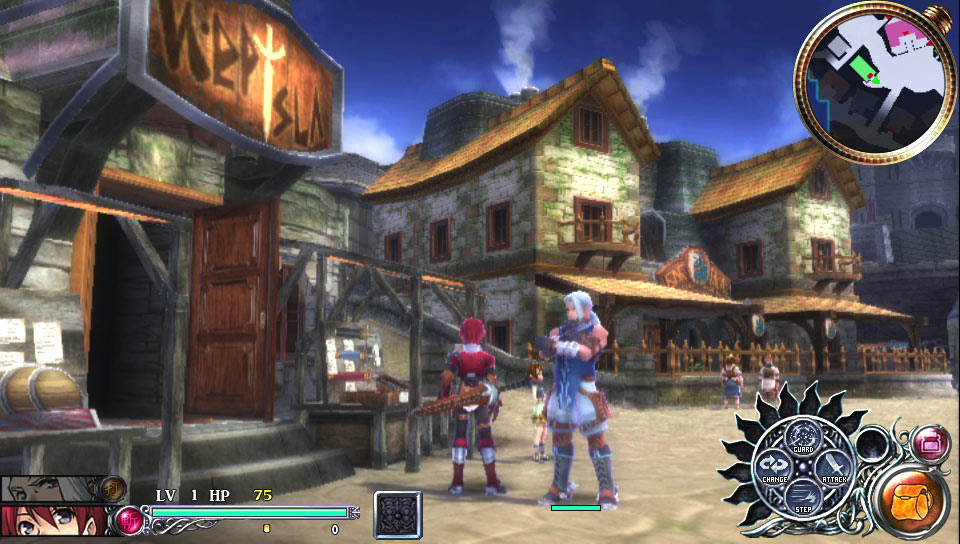The width and height of the screenshot is (960, 544).
Task: Trigger the Step dash action
Action: click(x=802, y=496)
